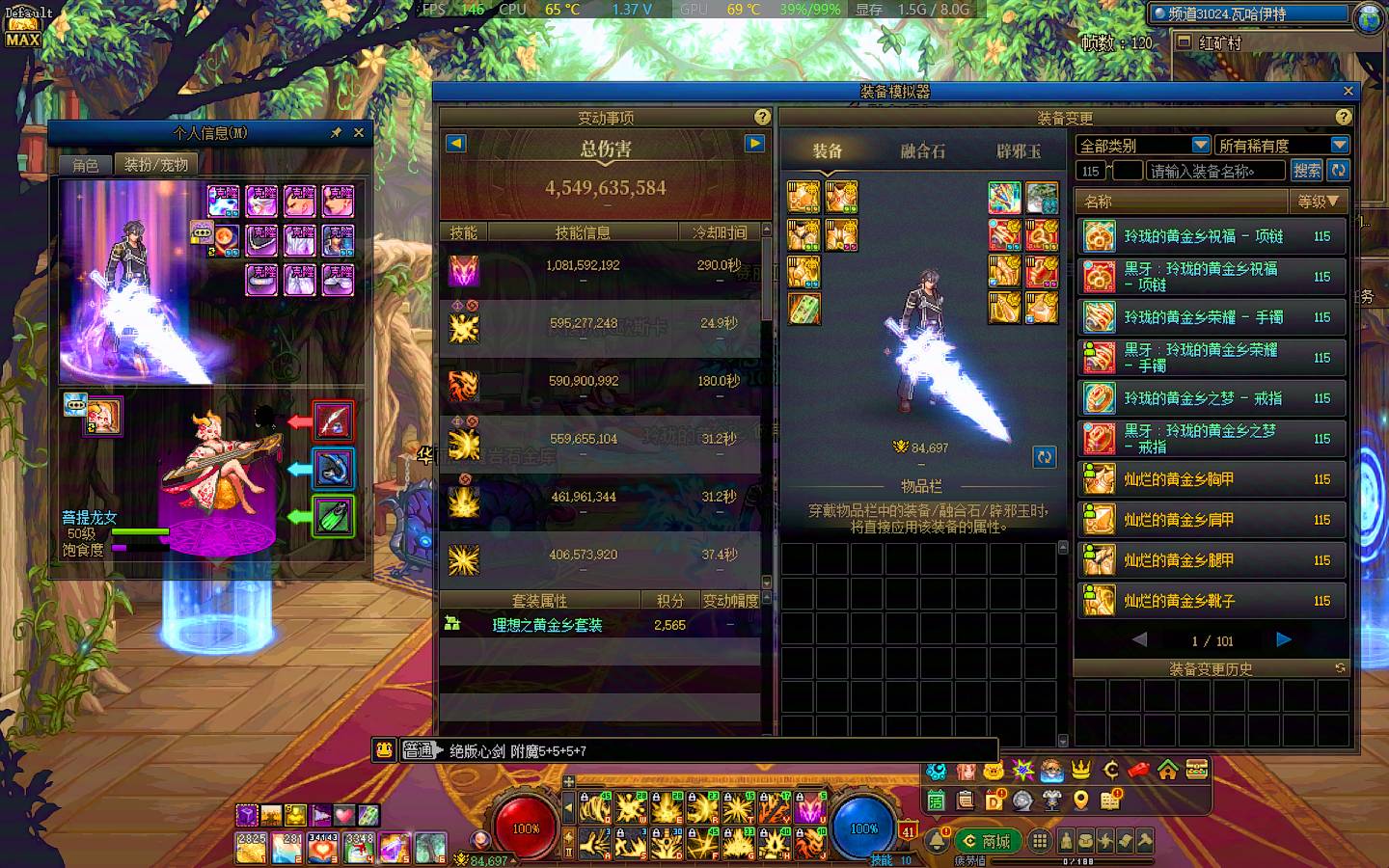The height and width of the screenshot is (868, 1389).
Task: Switch to the 角色 tab
Action: click(x=86, y=165)
